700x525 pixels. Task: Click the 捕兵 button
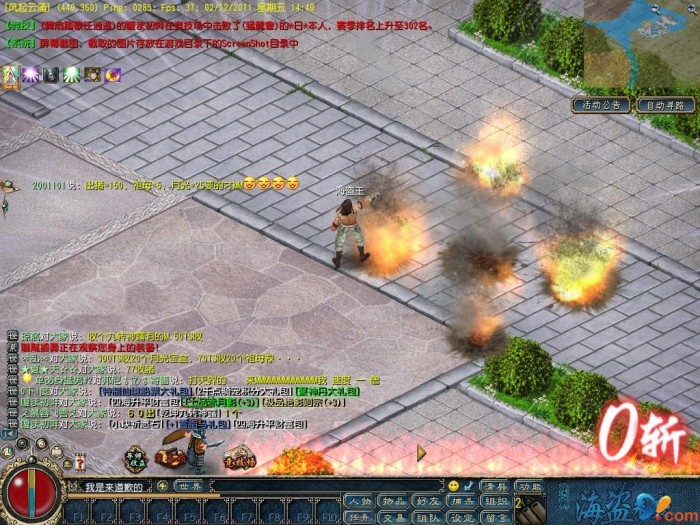pos(463,501)
